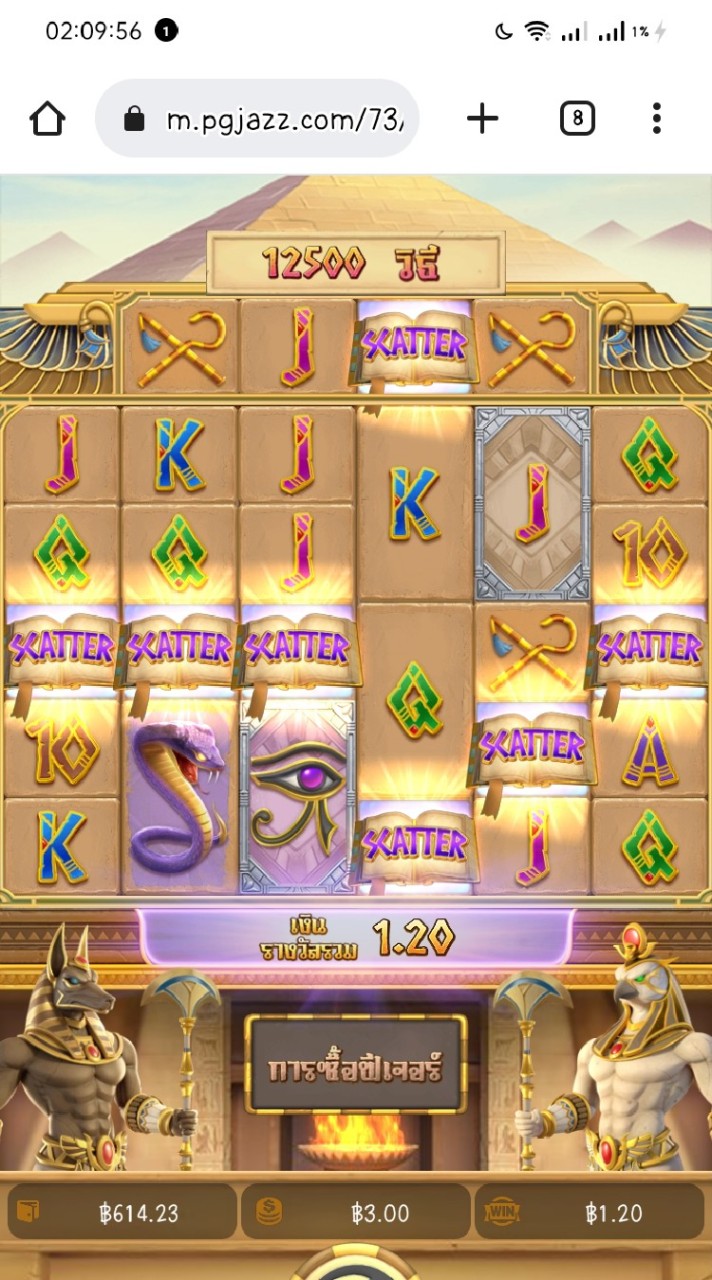712x1280 pixels.
Task: Open the browser tab switcher showing 8
Action: (x=577, y=120)
